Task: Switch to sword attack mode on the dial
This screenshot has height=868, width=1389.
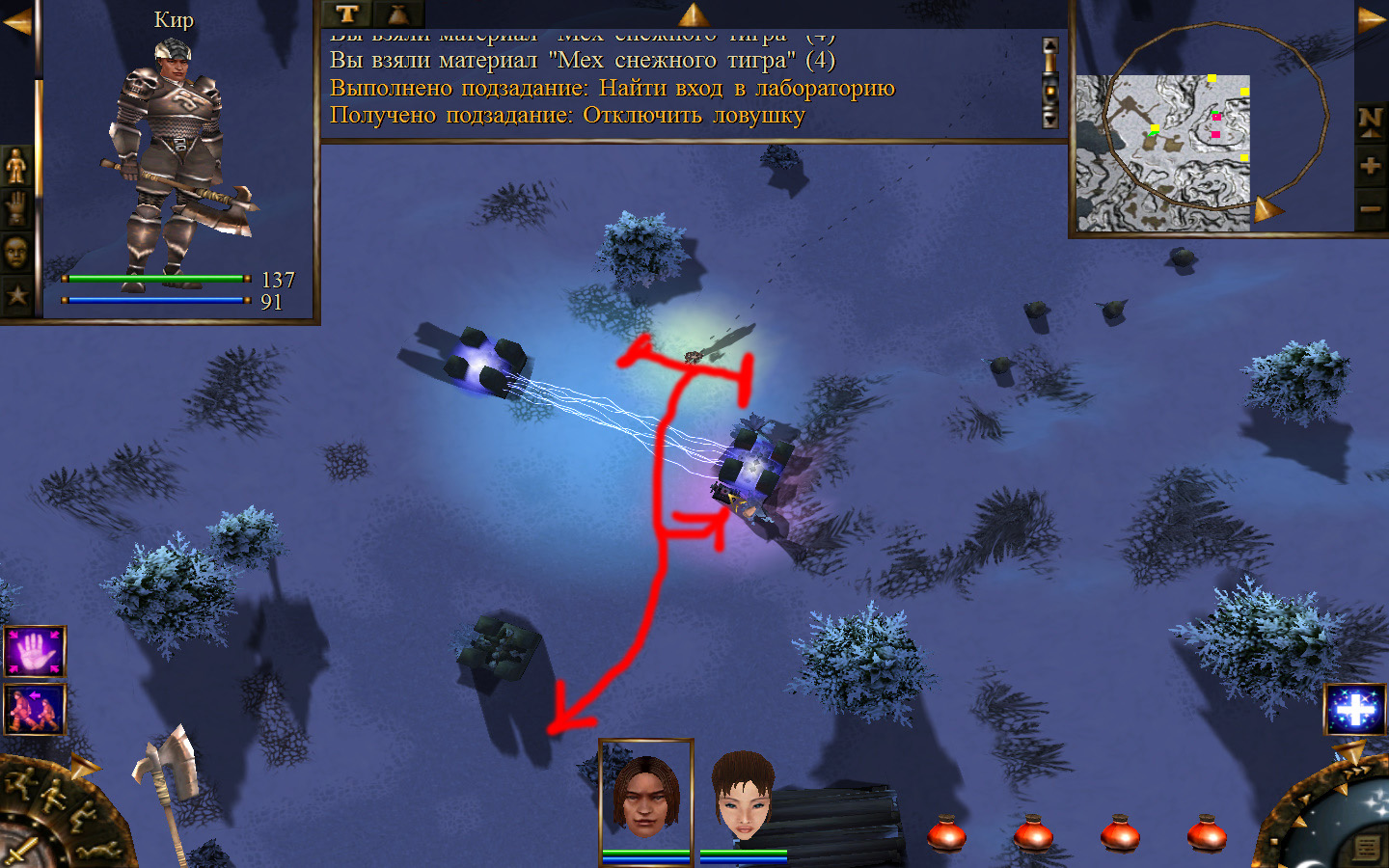Action: click(x=19, y=852)
